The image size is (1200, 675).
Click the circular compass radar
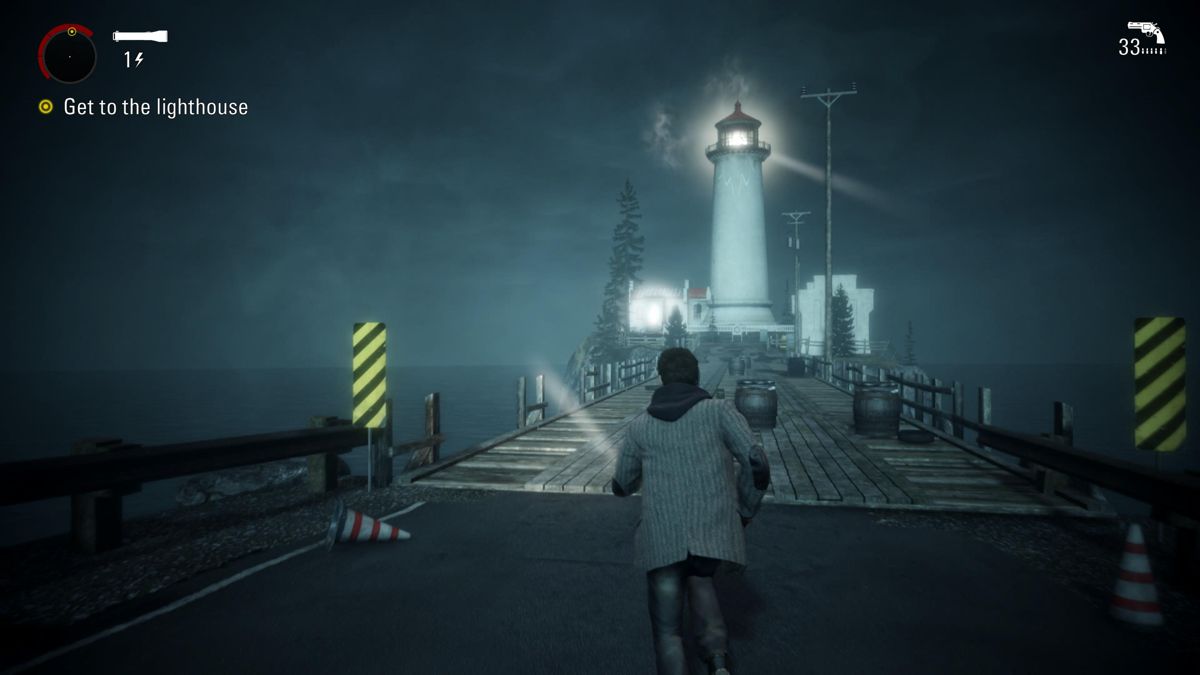[68, 55]
